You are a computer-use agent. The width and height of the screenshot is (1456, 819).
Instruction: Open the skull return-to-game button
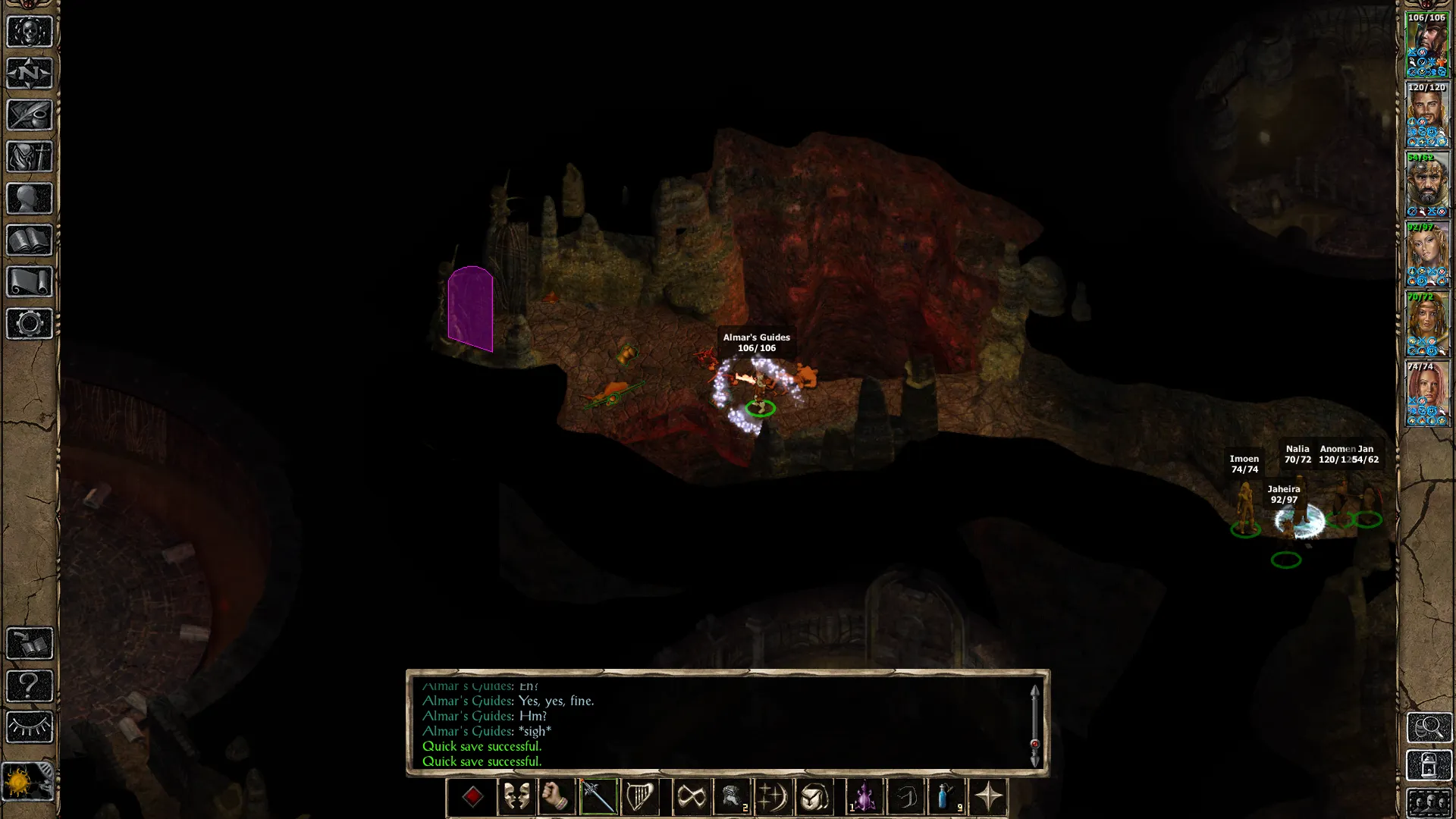pos(30,32)
